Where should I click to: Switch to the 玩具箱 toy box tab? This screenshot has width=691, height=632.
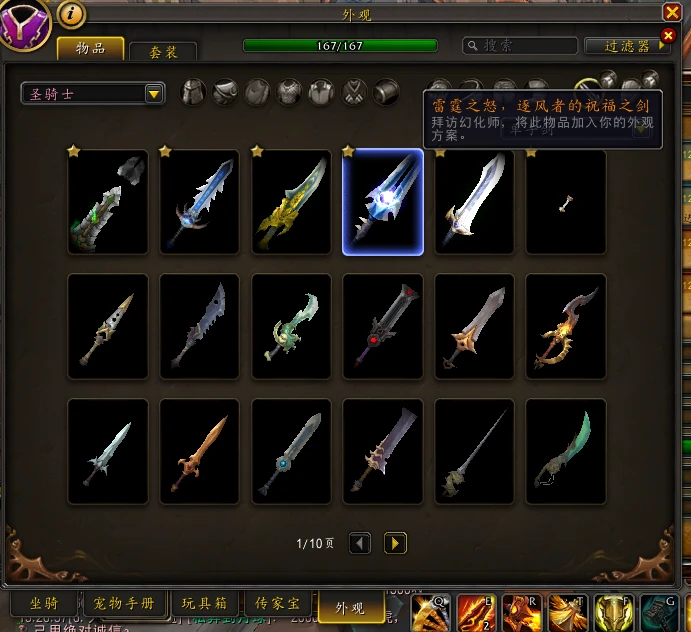click(x=204, y=604)
